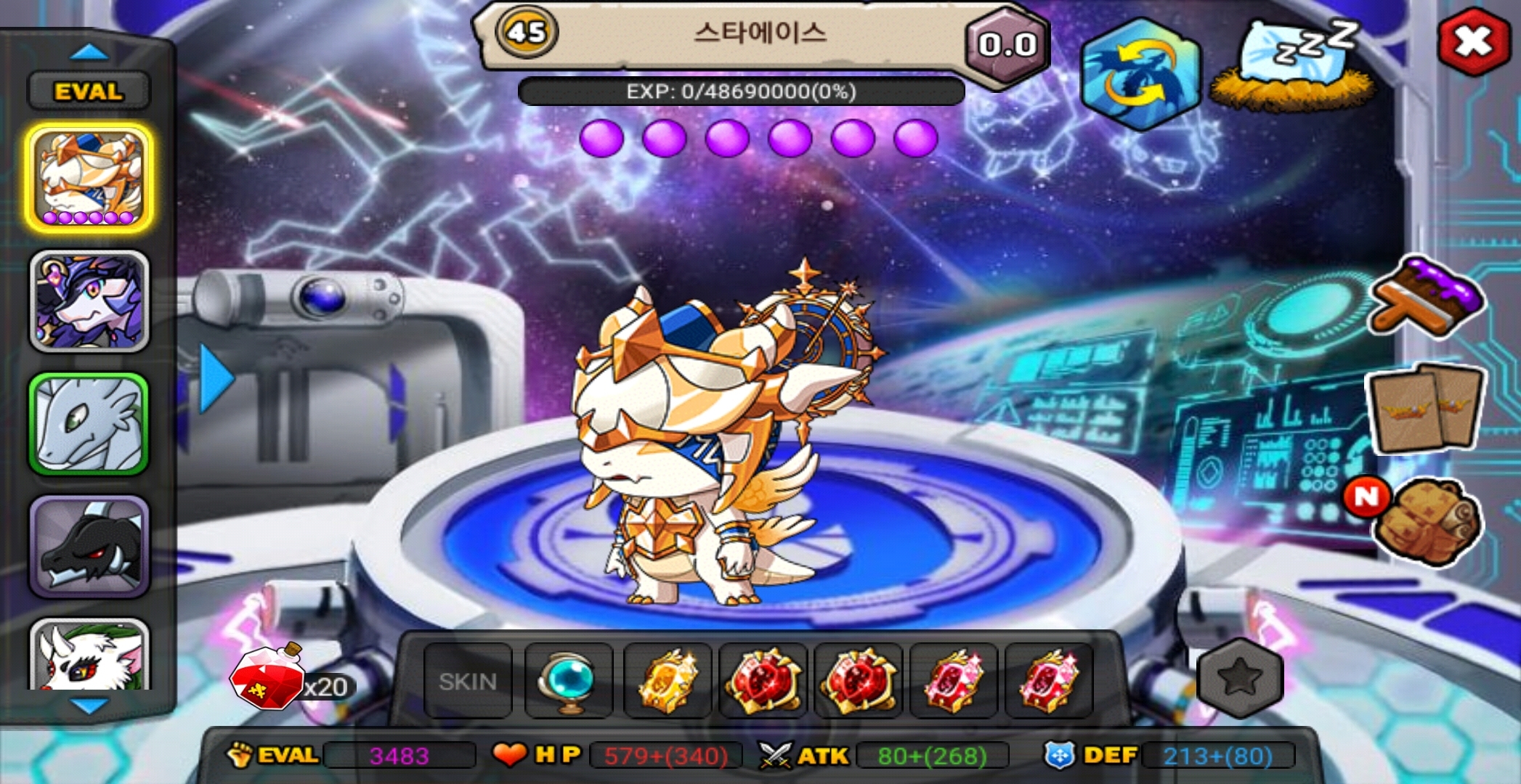Toggle the star favorite hexagon button
Image resolution: width=1521 pixels, height=784 pixels.
click(x=1240, y=678)
